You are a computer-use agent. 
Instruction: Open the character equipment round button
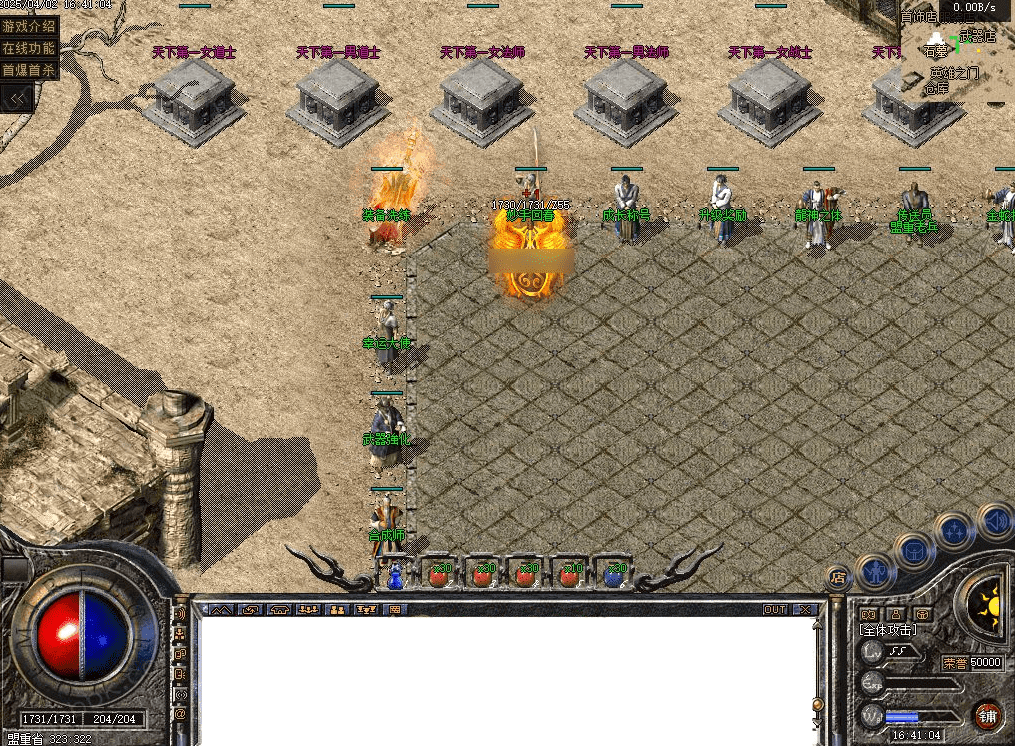877,572
